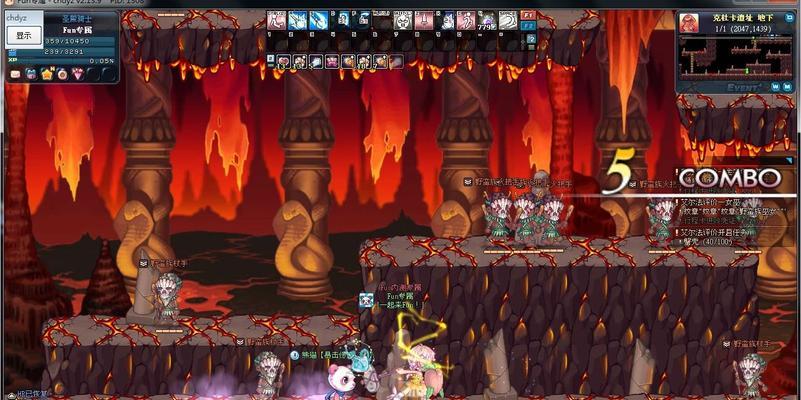Click the boss portrait beside the map name
Screen dimensions: 801x400
(689, 22)
